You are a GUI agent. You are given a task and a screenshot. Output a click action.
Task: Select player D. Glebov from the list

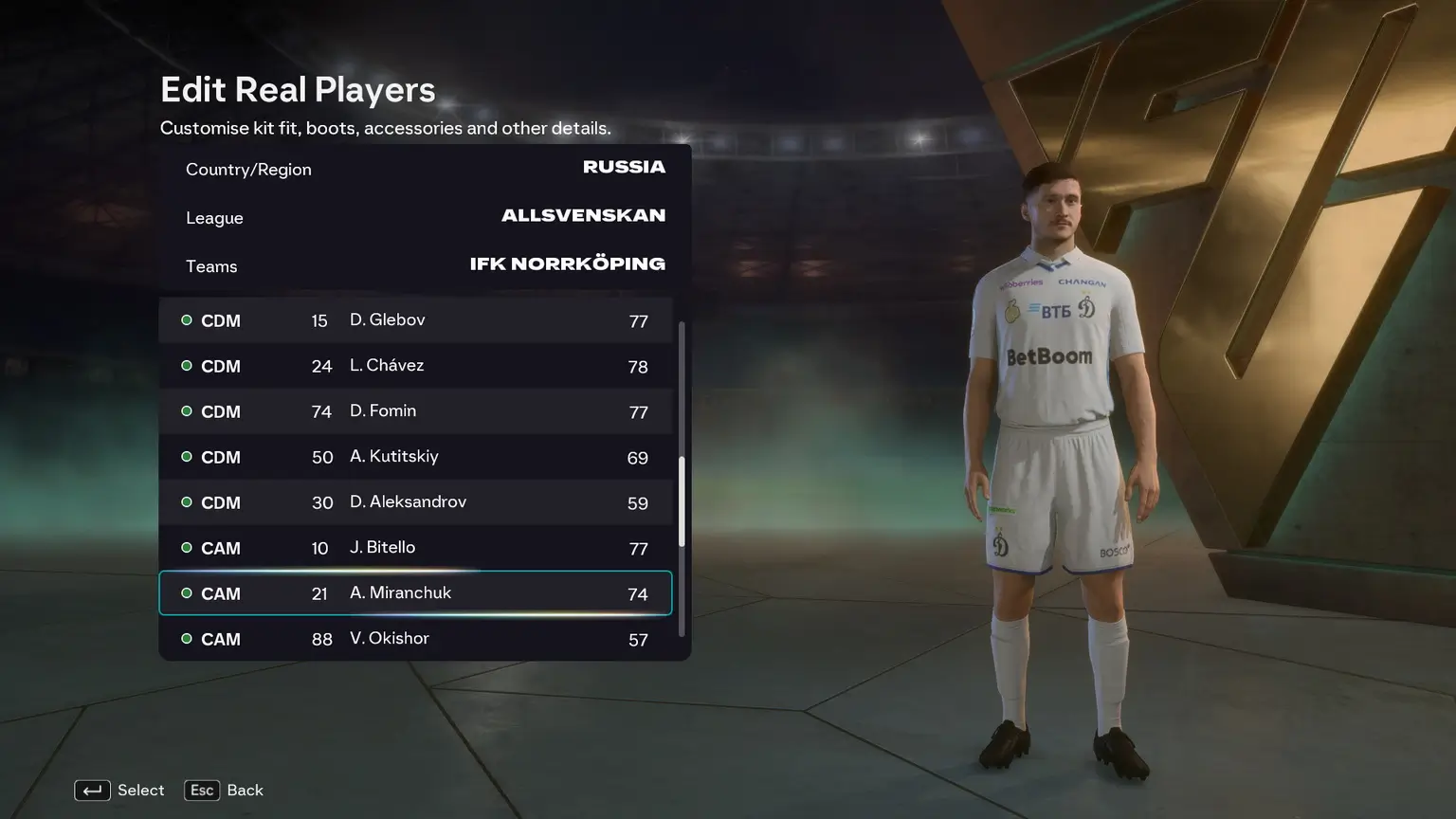pyautogui.click(x=415, y=320)
